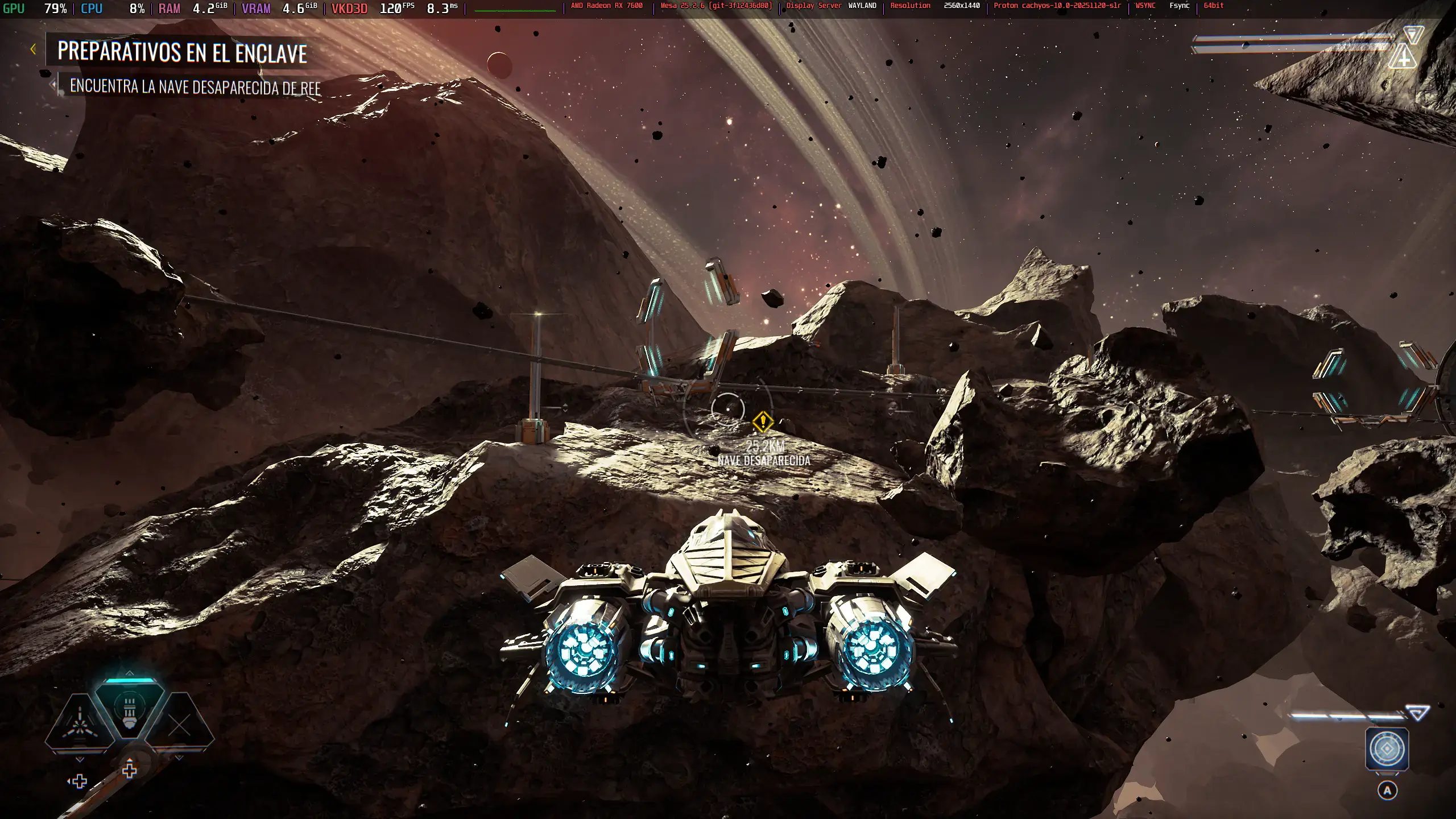Click the hull cross icon beside the status bars
The image size is (1456, 819).
(x=1403, y=57)
